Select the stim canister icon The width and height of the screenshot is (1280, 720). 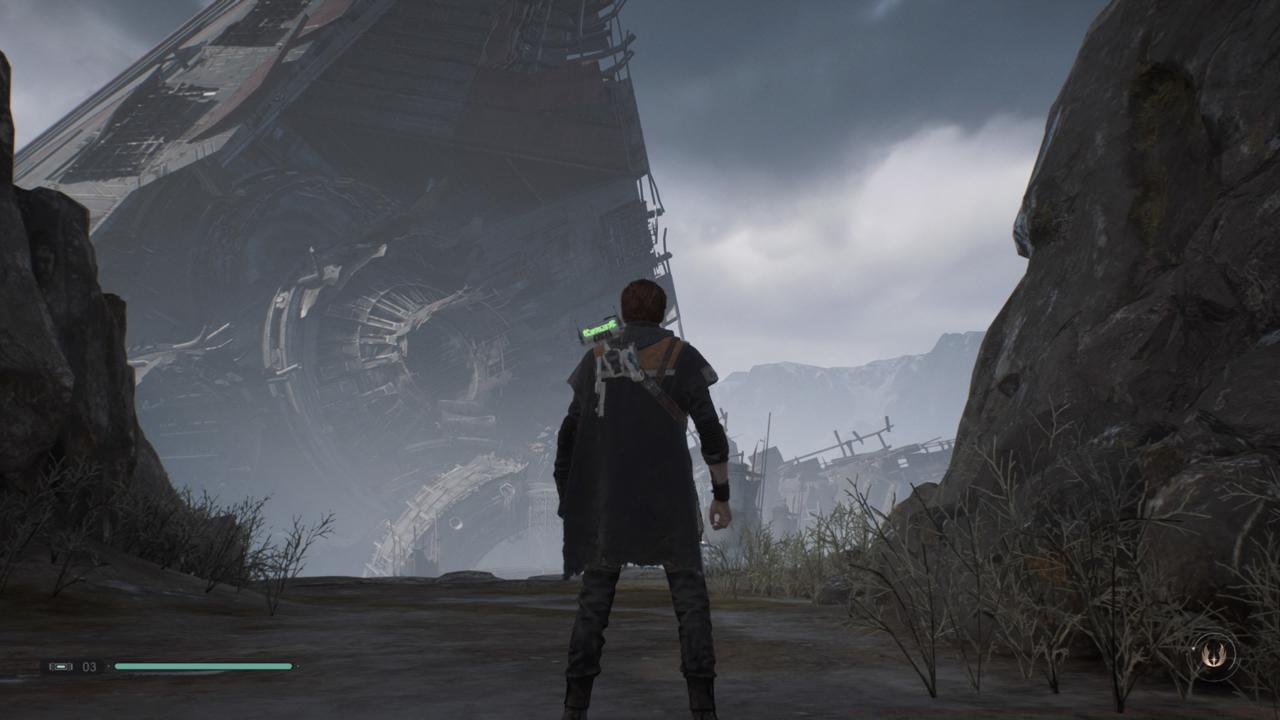click(x=61, y=666)
